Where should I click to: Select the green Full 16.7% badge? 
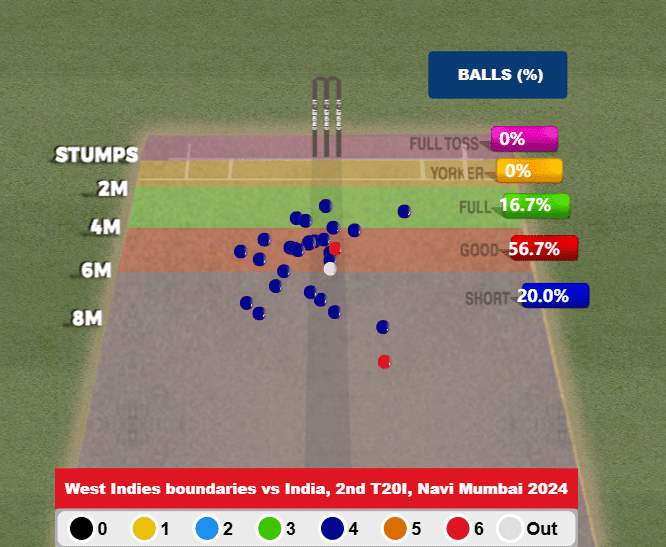click(533, 206)
